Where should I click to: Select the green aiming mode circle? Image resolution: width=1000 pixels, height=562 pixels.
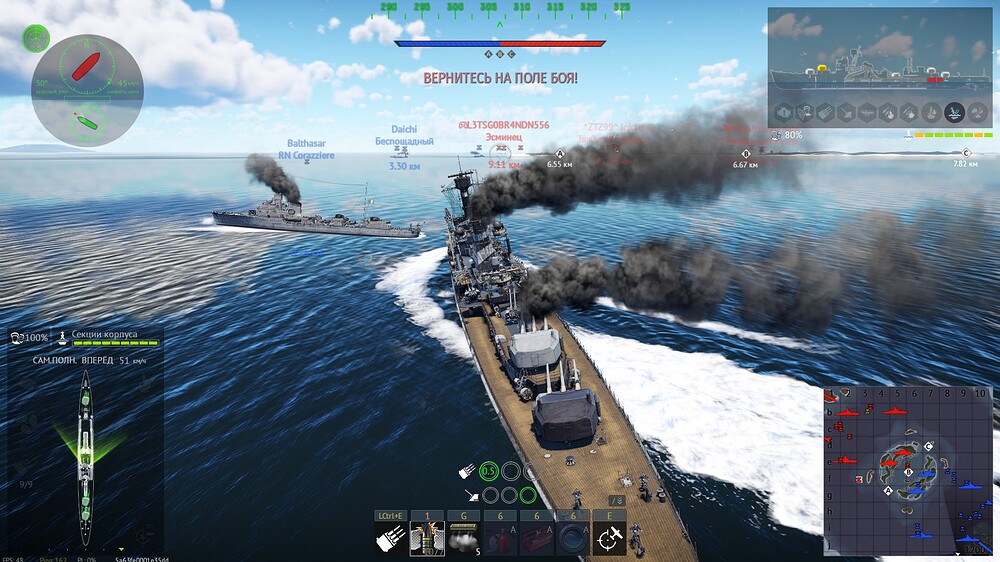(x=489, y=471)
